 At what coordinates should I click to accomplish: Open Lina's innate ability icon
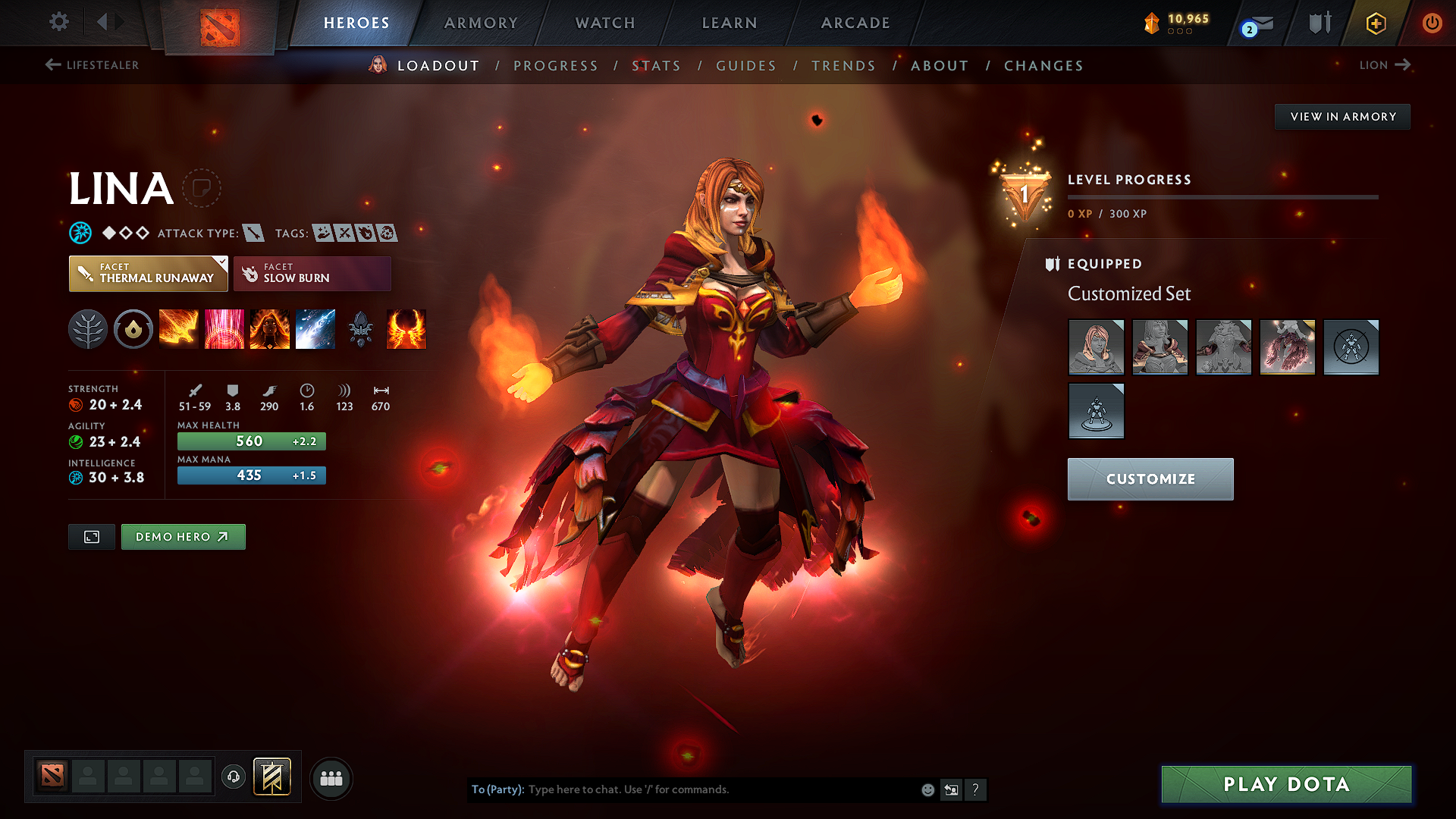(x=133, y=329)
